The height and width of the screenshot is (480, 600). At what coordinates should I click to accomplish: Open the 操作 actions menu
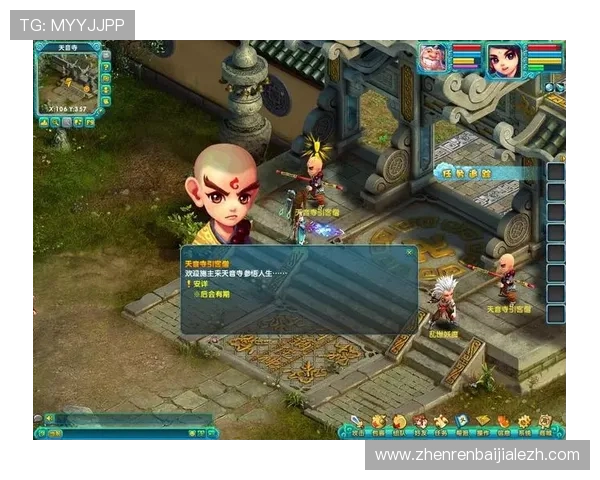tap(482, 424)
